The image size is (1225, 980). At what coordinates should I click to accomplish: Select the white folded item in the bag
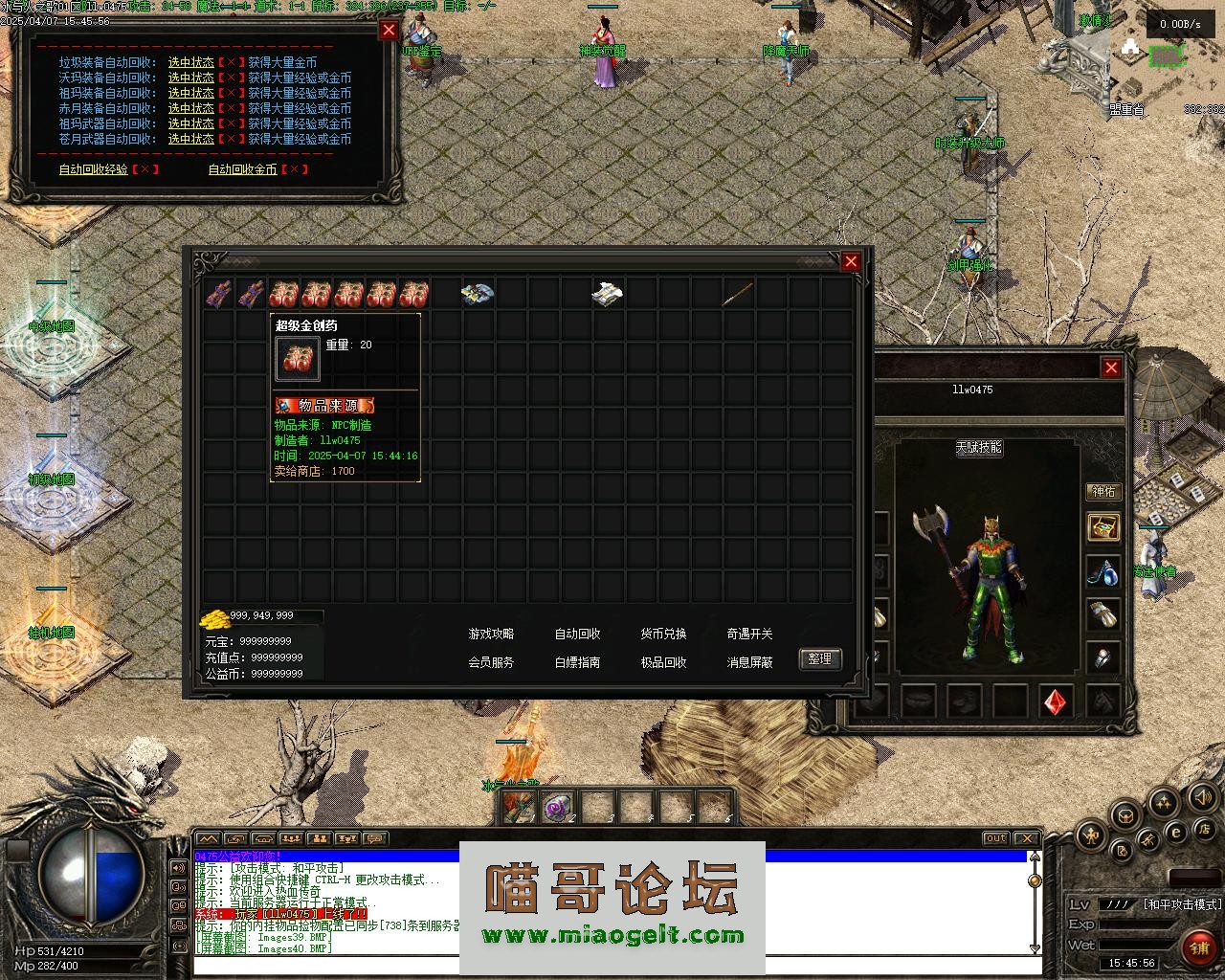click(608, 293)
